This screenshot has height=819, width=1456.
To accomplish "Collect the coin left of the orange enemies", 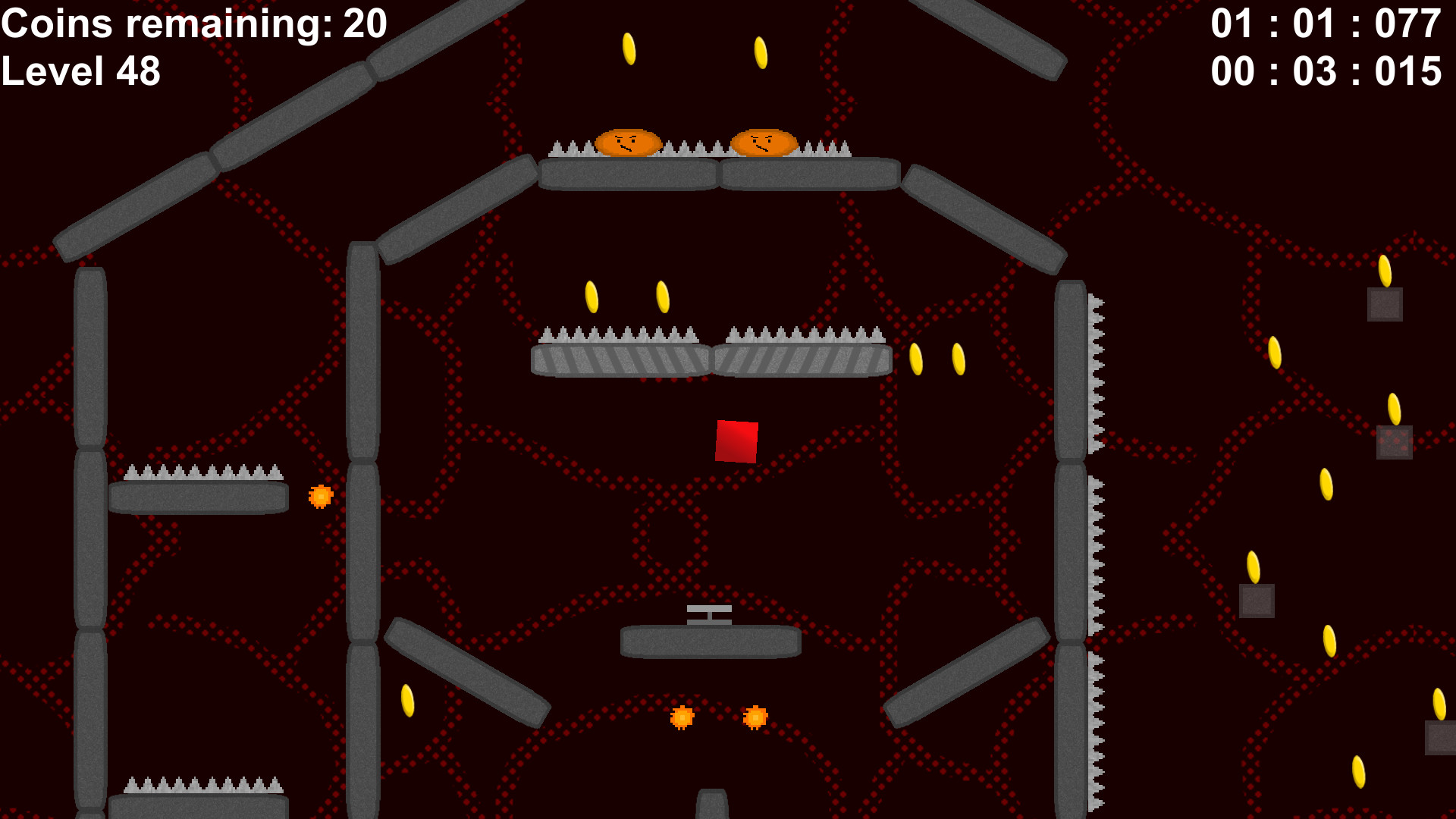I will click(629, 49).
